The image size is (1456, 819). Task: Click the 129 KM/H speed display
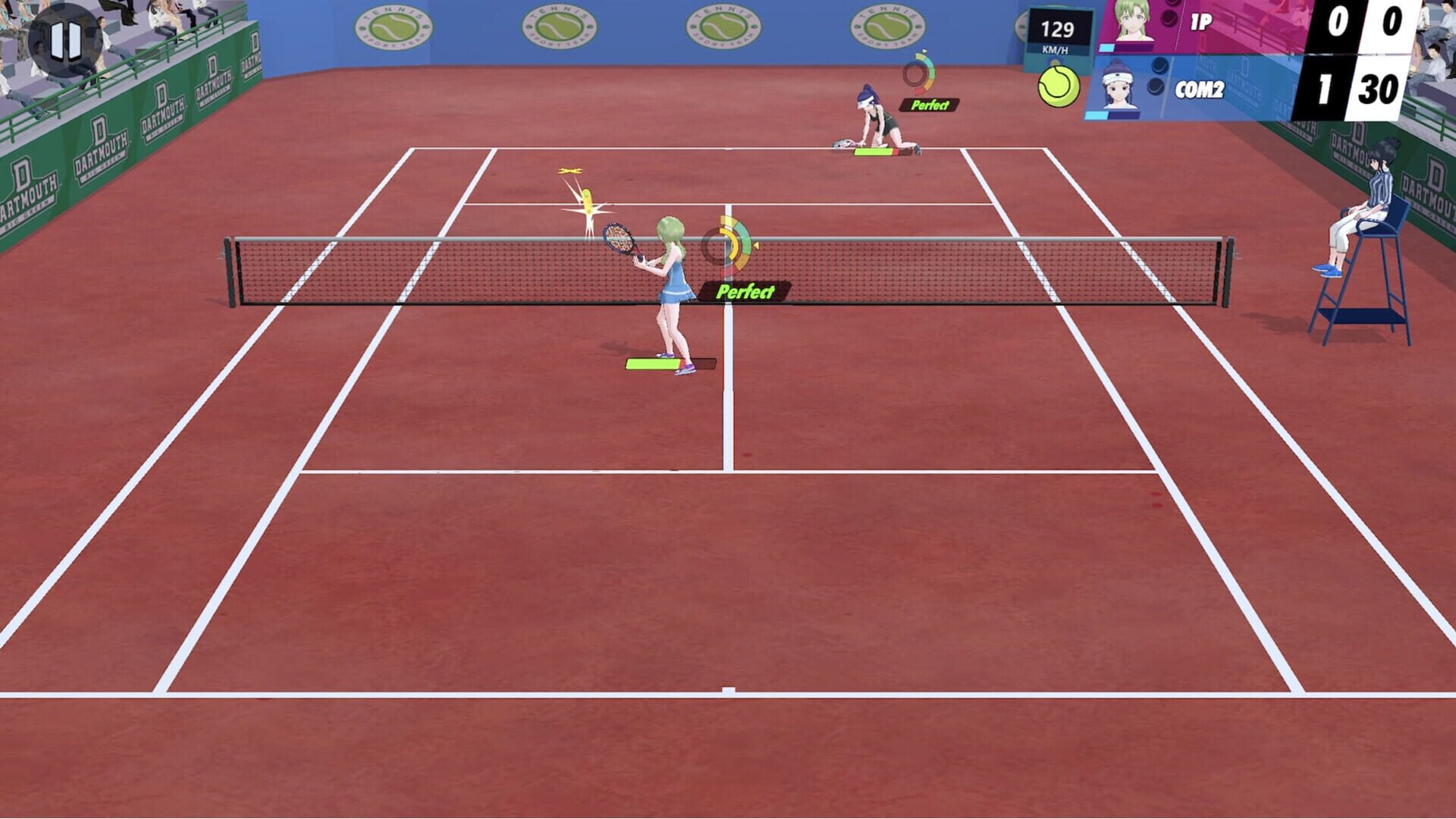[x=1057, y=30]
